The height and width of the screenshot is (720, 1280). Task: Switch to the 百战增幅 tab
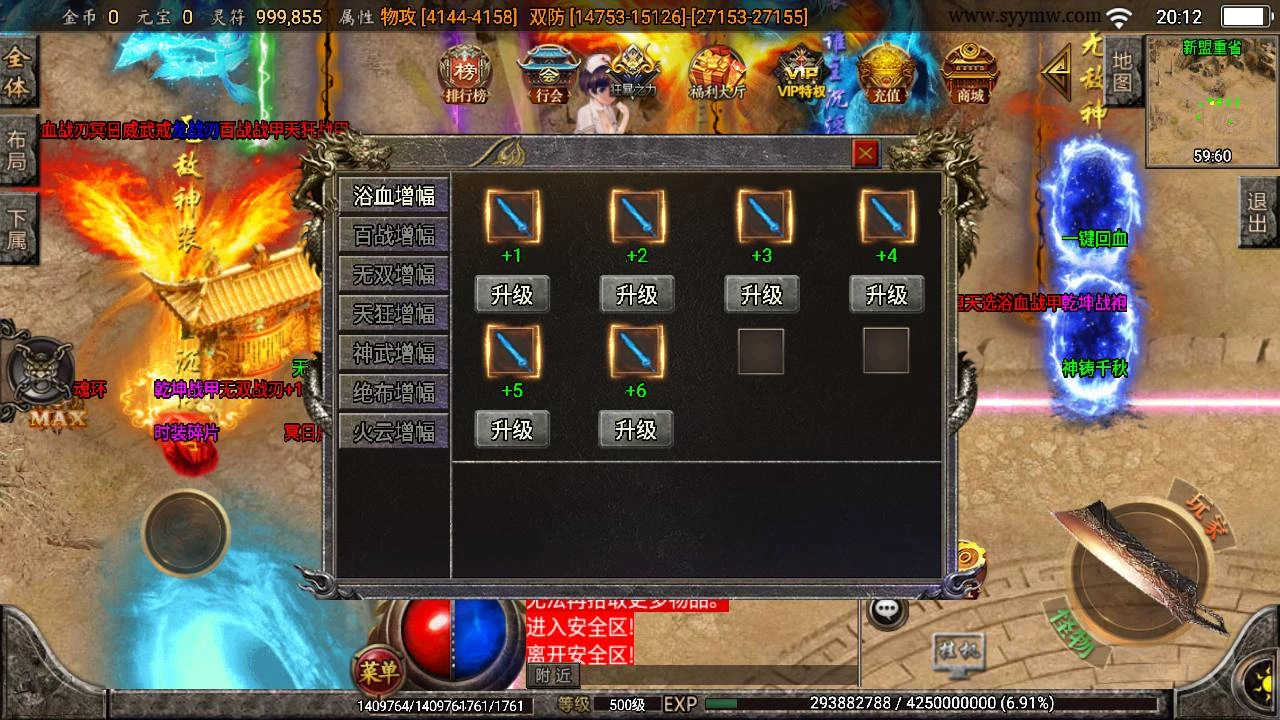(x=394, y=235)
